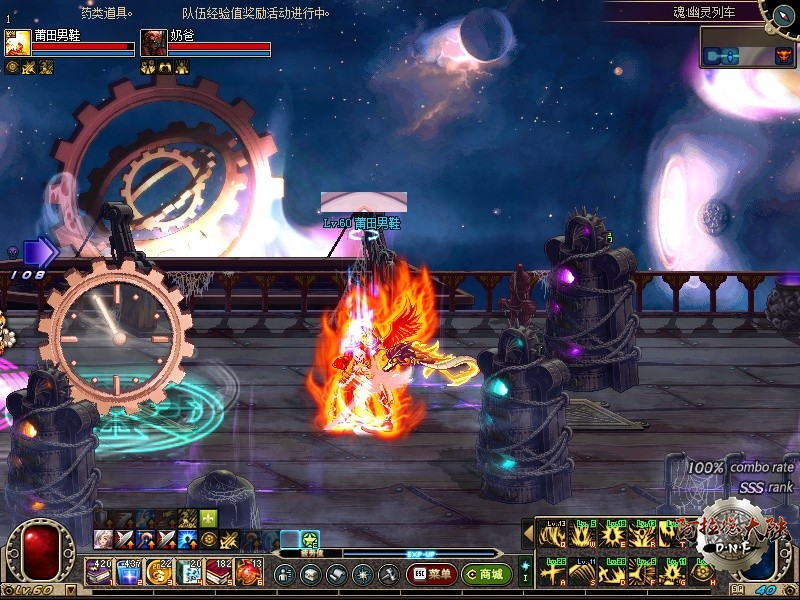Use the red orb item in slot 6
Image resolution: width=800 pixels, height=600 pixels.
point(247,573)
